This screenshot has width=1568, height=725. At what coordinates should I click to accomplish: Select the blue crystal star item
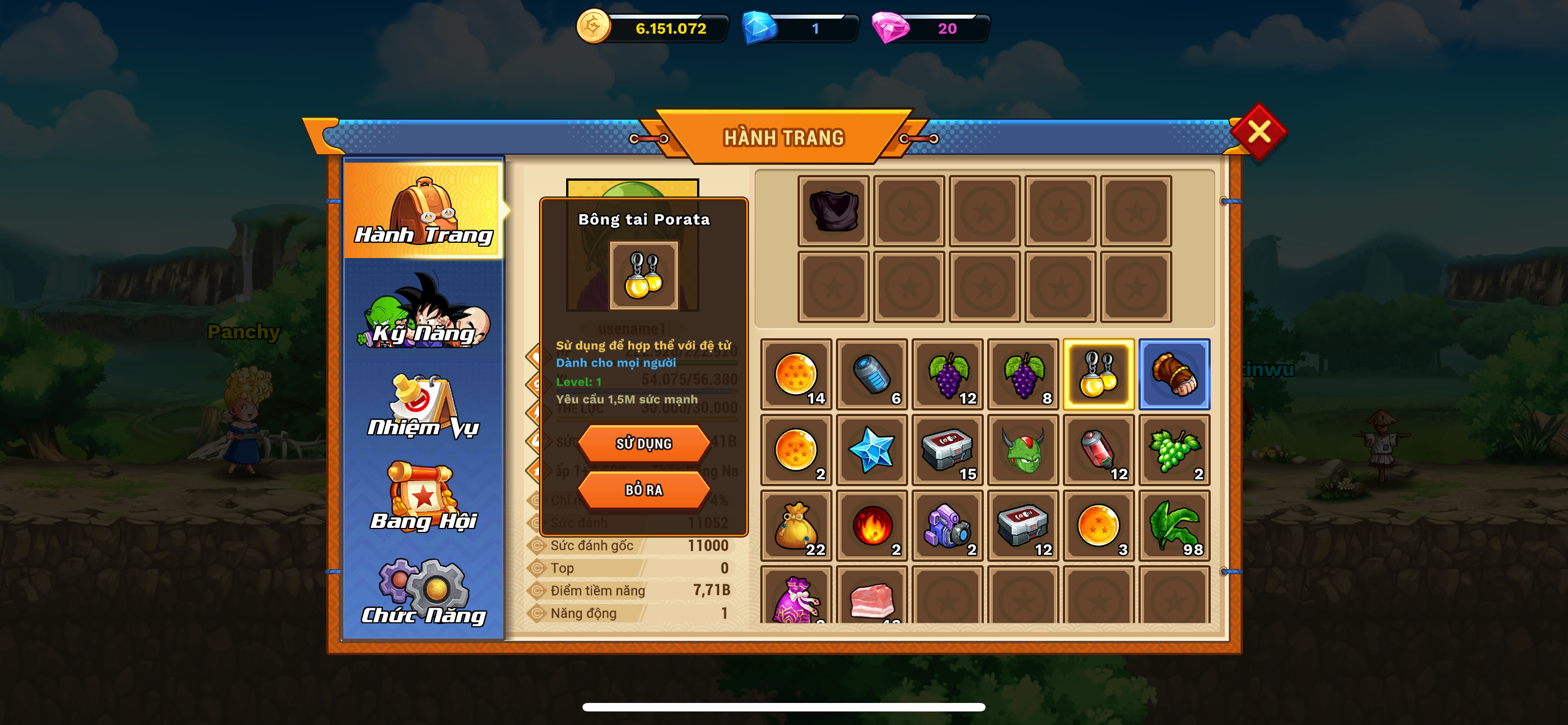pyautogui.click(x=871, y=451)
